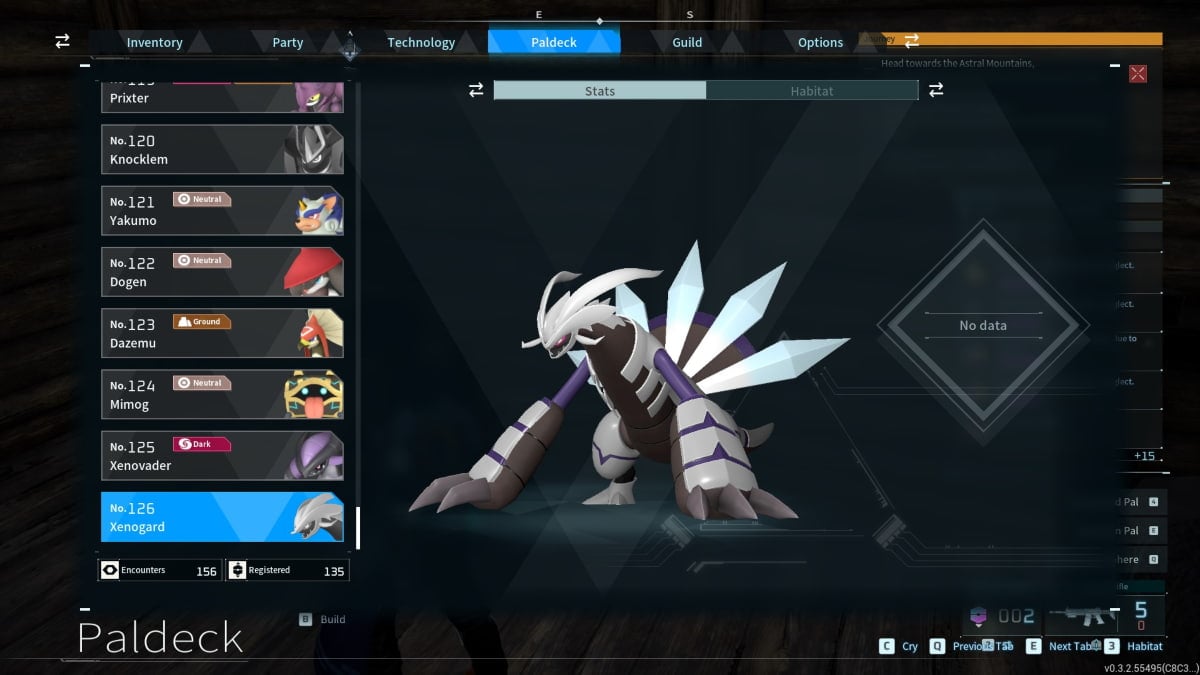The width and height of the screenshot is (1200, 675).
Task: Open the Inventory tab
Action: 154,42
